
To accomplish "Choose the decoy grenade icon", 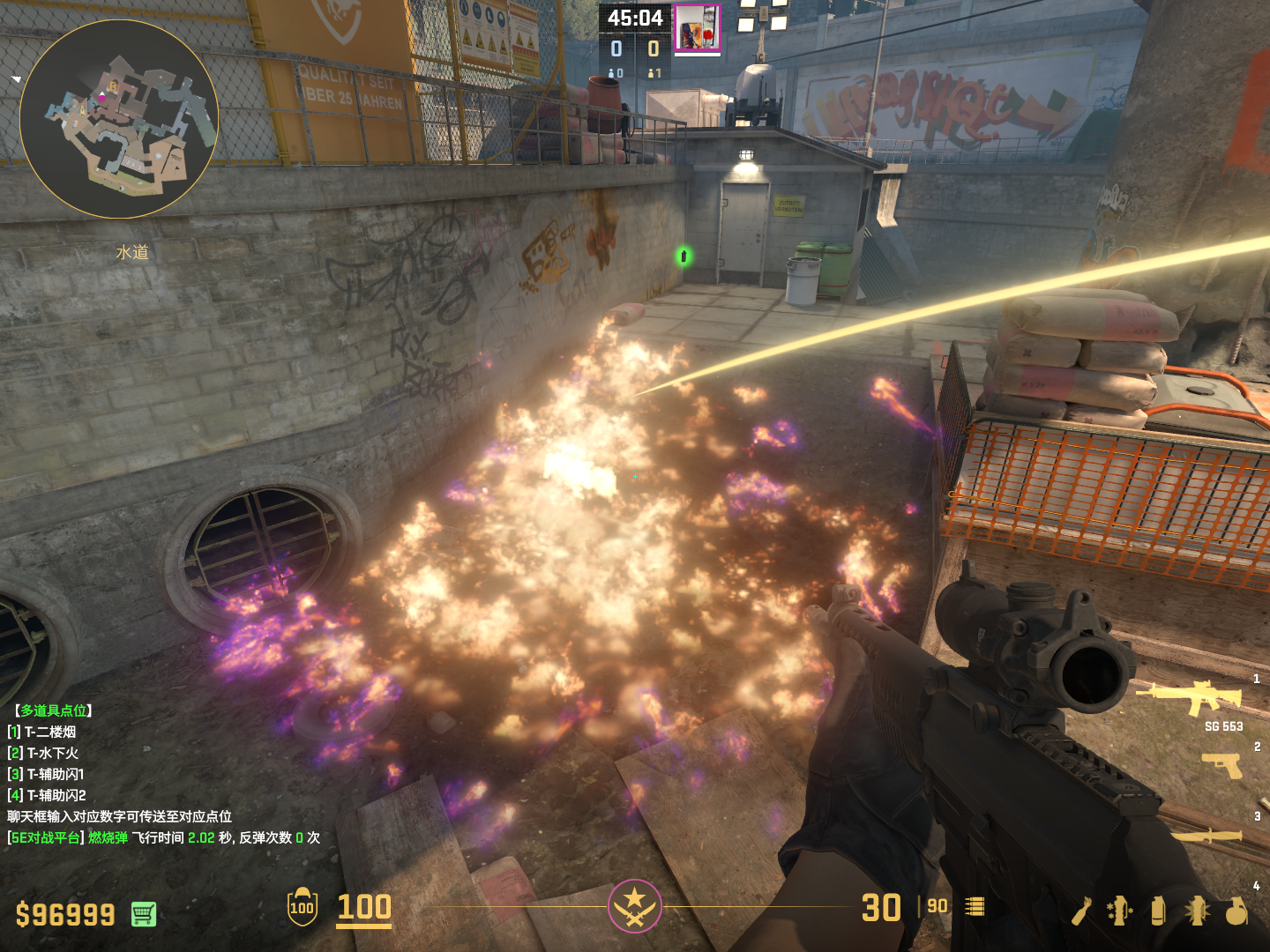I will coord(1120,911).
